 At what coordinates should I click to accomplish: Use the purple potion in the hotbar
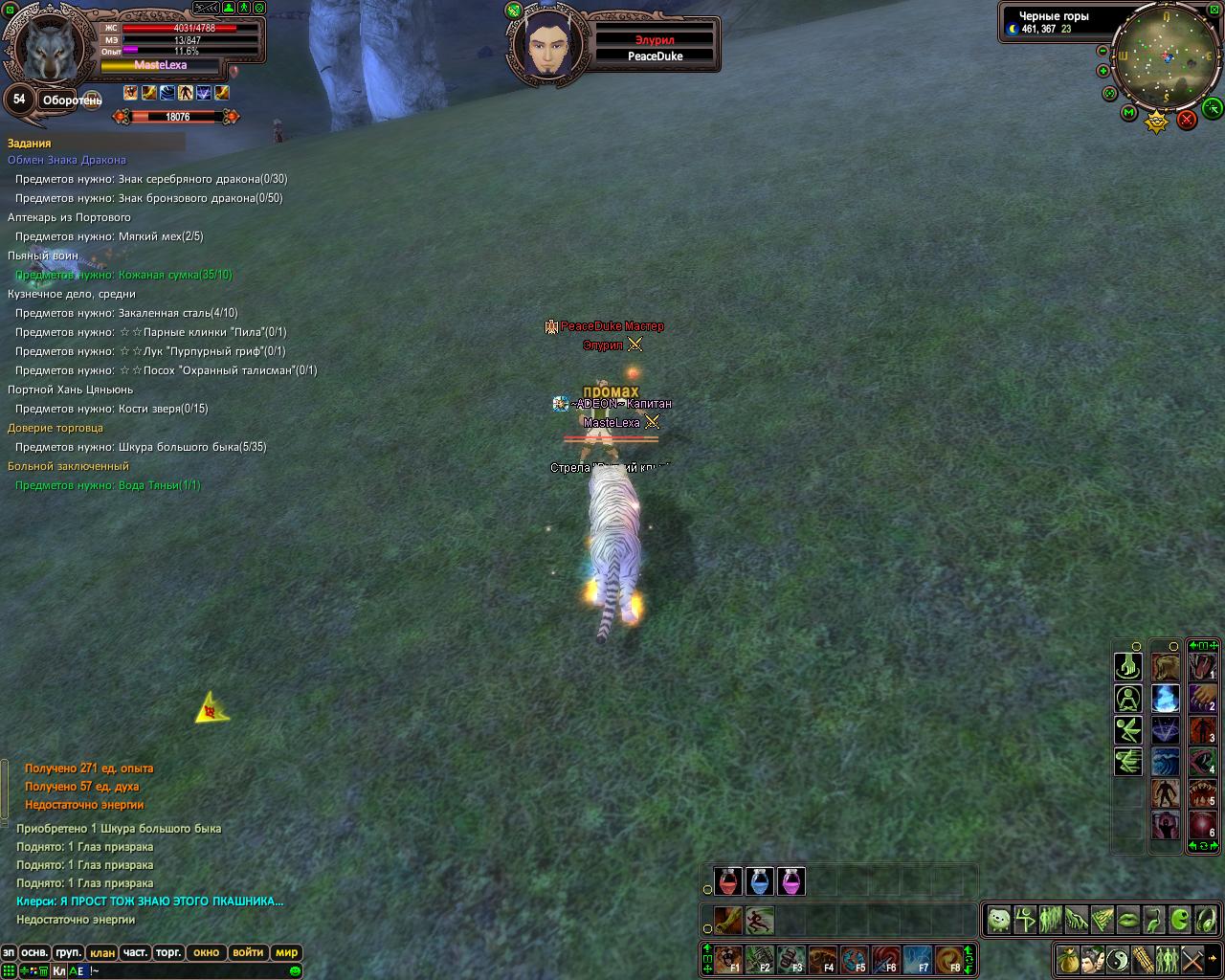click(x=791, y=881)
